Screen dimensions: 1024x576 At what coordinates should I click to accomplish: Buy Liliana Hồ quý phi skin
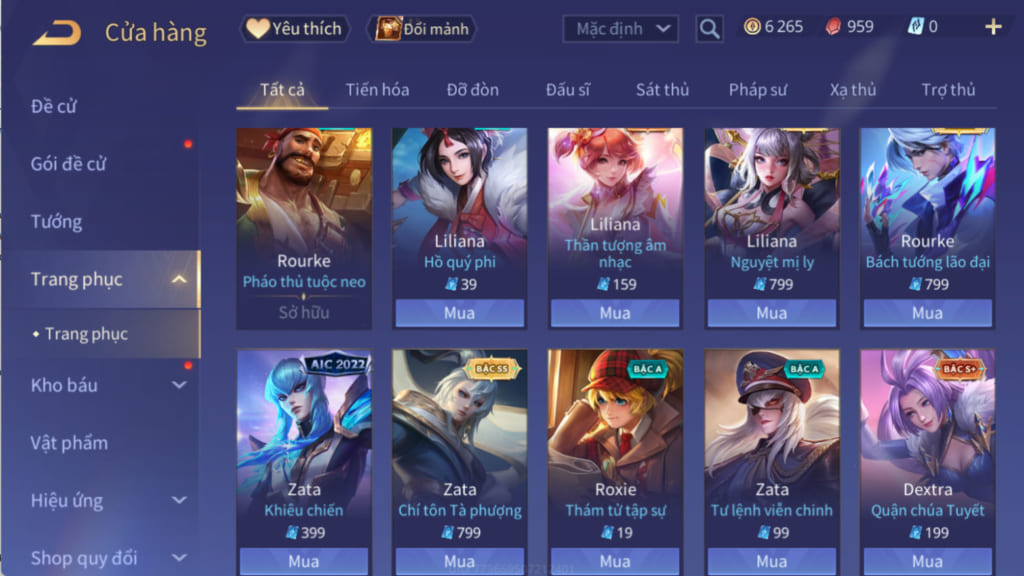pos(459,313)
